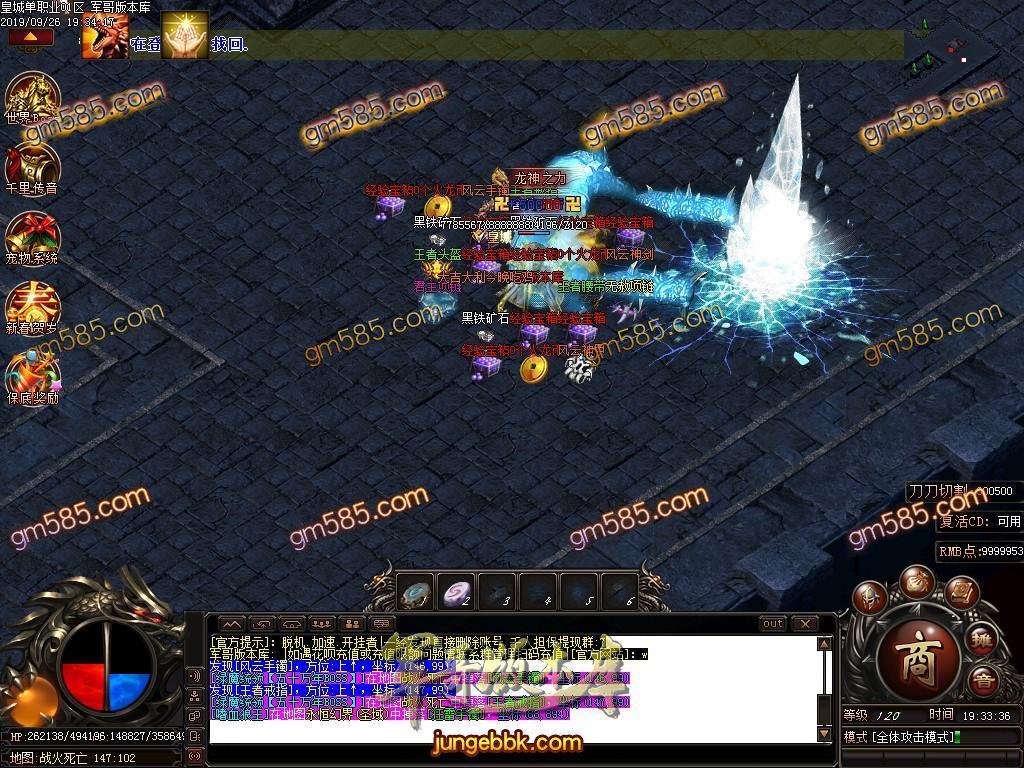Click the glowing praying hands icon
This screenshot has width=1024, height=768.
(185, 36)
